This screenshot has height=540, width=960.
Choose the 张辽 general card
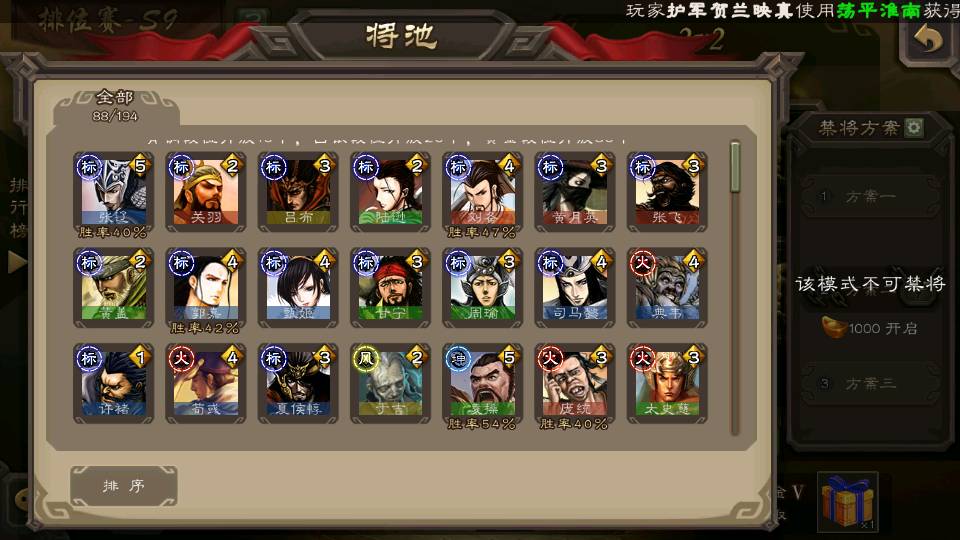click(x=114, y=190)
